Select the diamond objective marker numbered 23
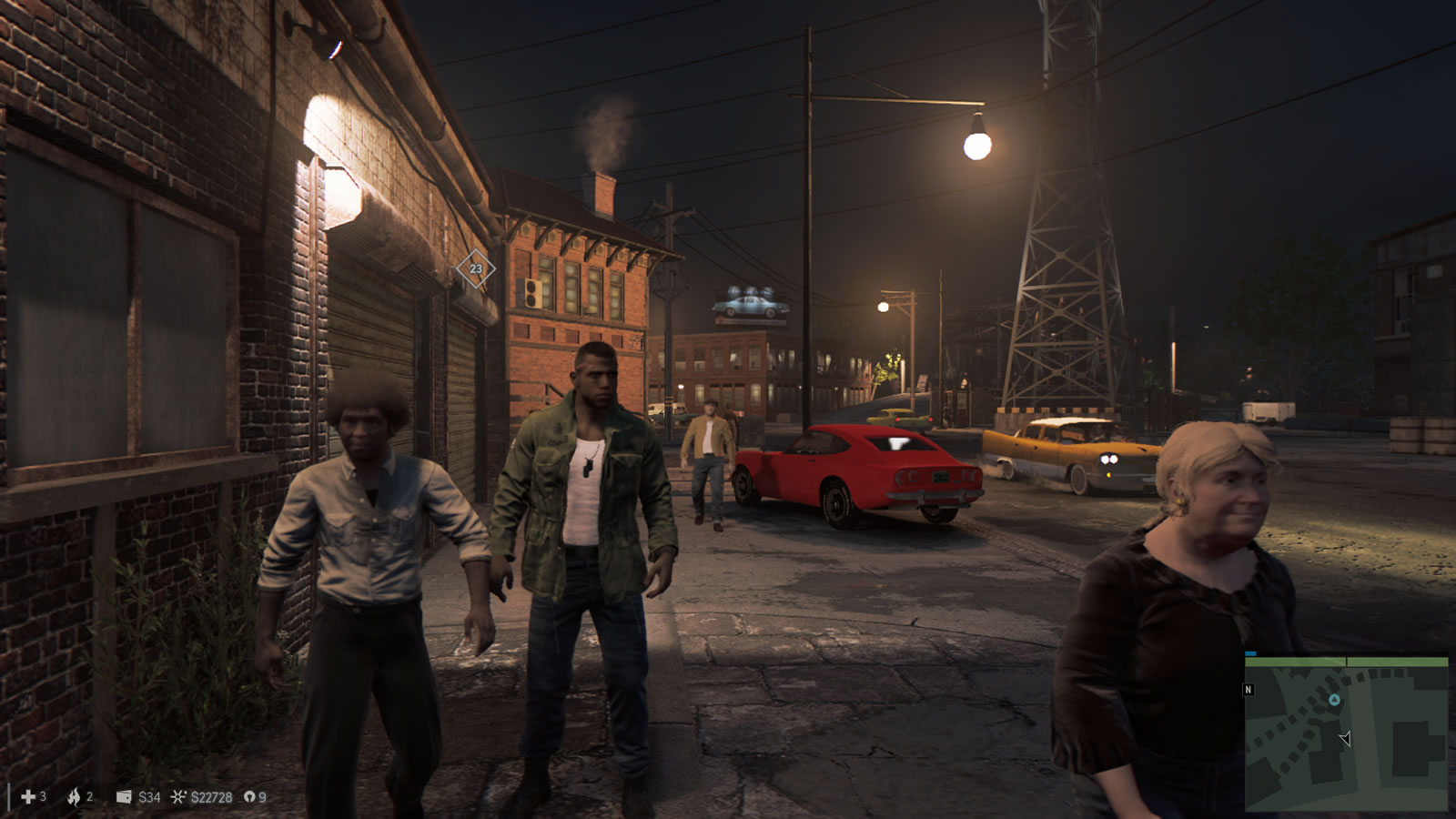Image resolution: width=1456 pixels, height=819 pixels. click(475, 268)
